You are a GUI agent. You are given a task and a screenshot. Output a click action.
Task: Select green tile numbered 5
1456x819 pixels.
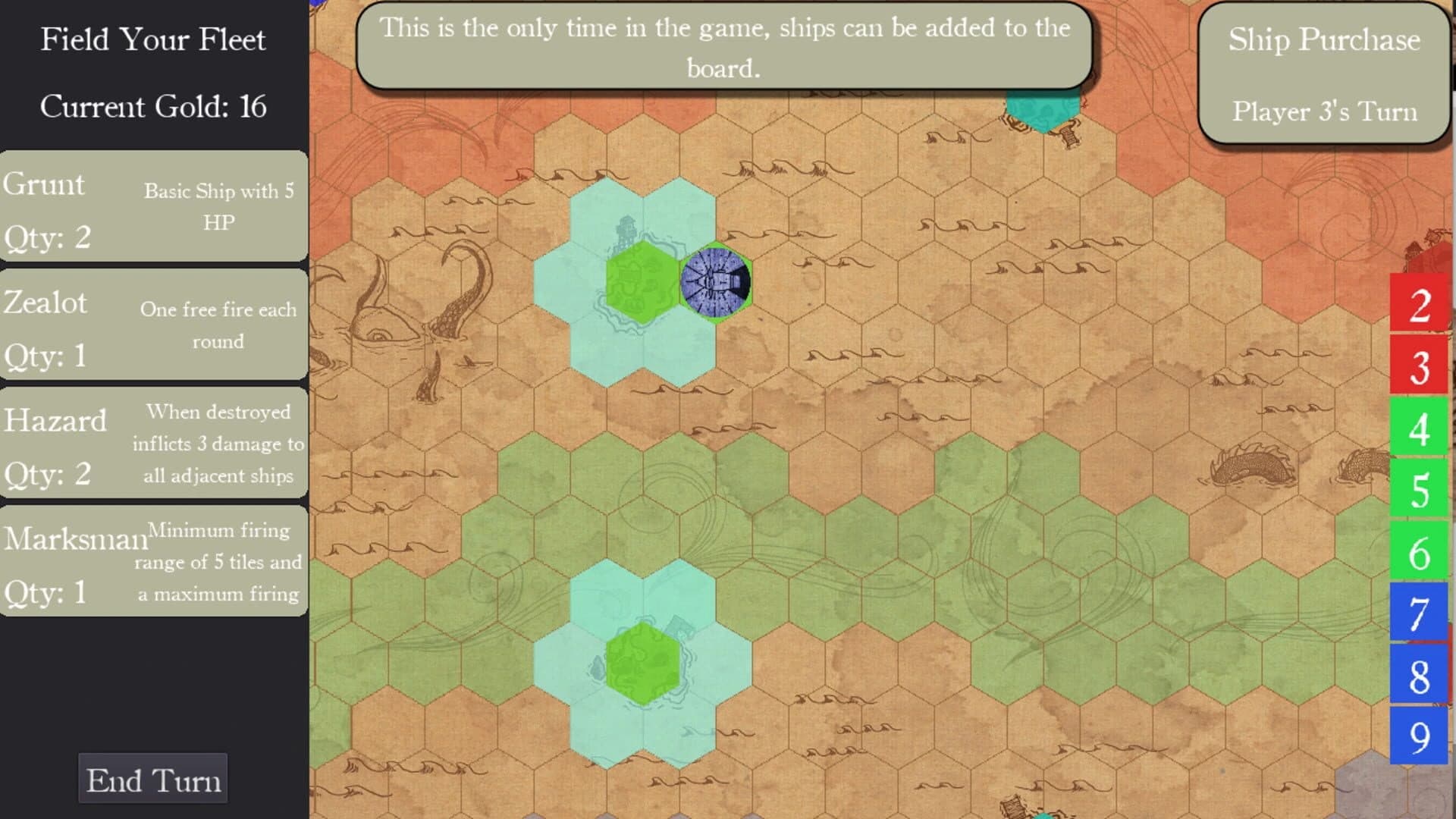click(x=1420, y=489)
